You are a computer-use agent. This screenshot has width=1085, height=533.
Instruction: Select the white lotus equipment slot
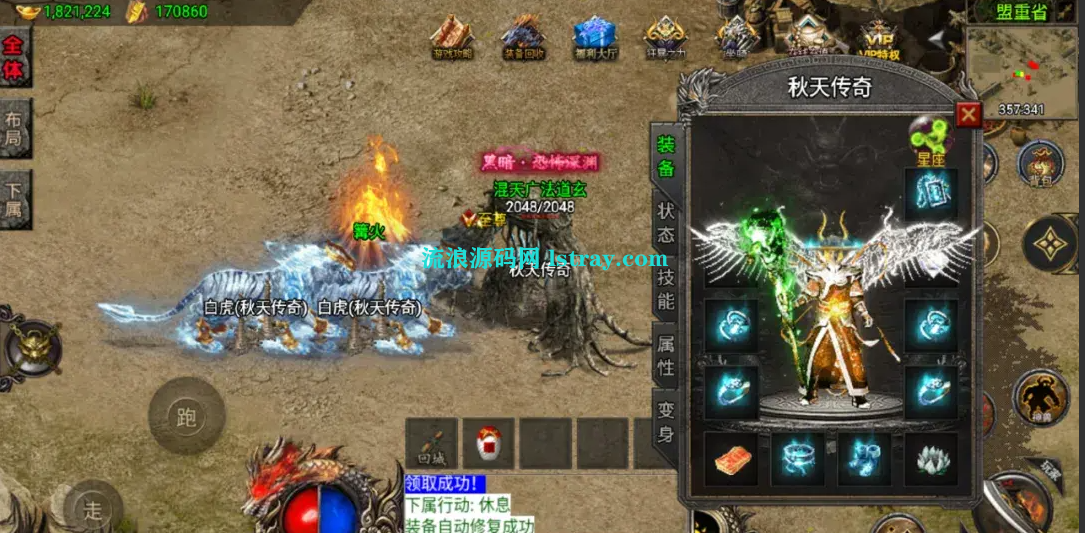click(x=930, y=459)
